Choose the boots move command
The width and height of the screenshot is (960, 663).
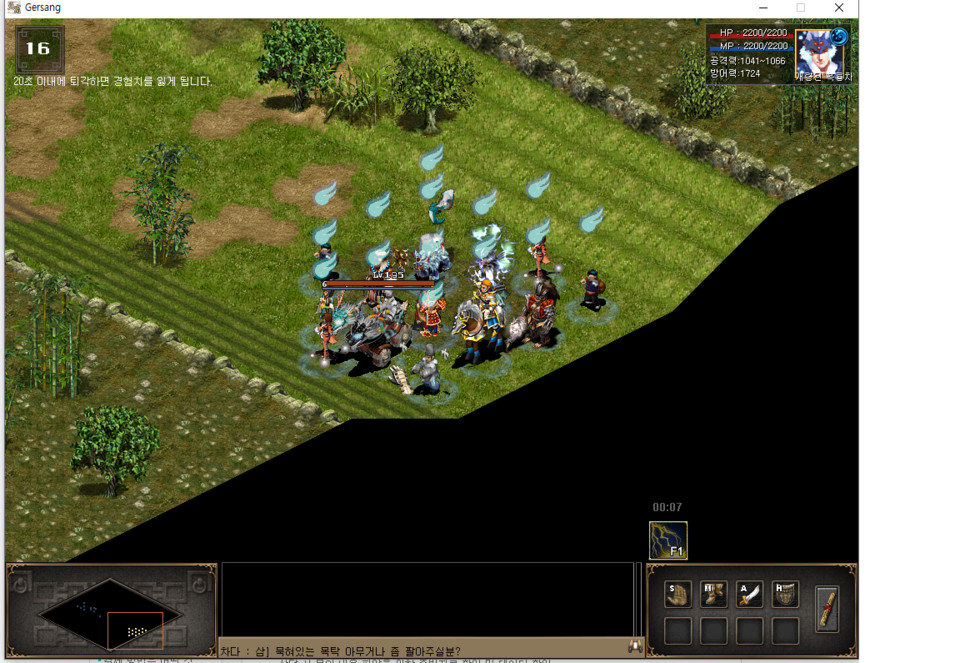(x=714, y=595)
